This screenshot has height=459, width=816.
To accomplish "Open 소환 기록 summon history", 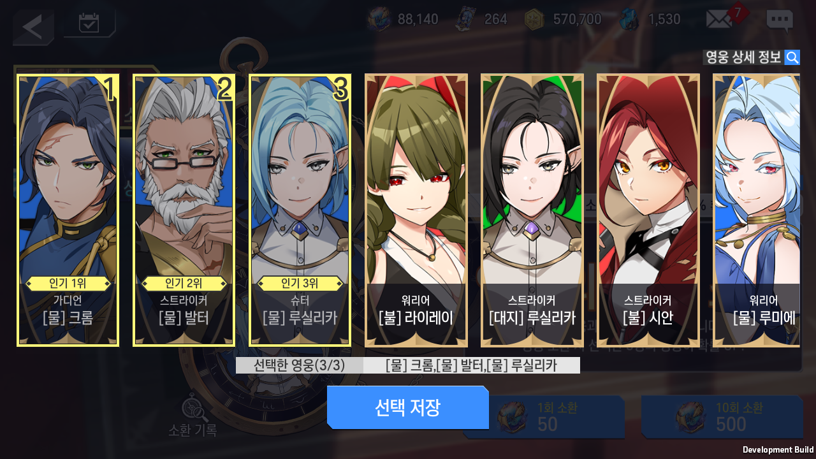I will pos(193,417).
